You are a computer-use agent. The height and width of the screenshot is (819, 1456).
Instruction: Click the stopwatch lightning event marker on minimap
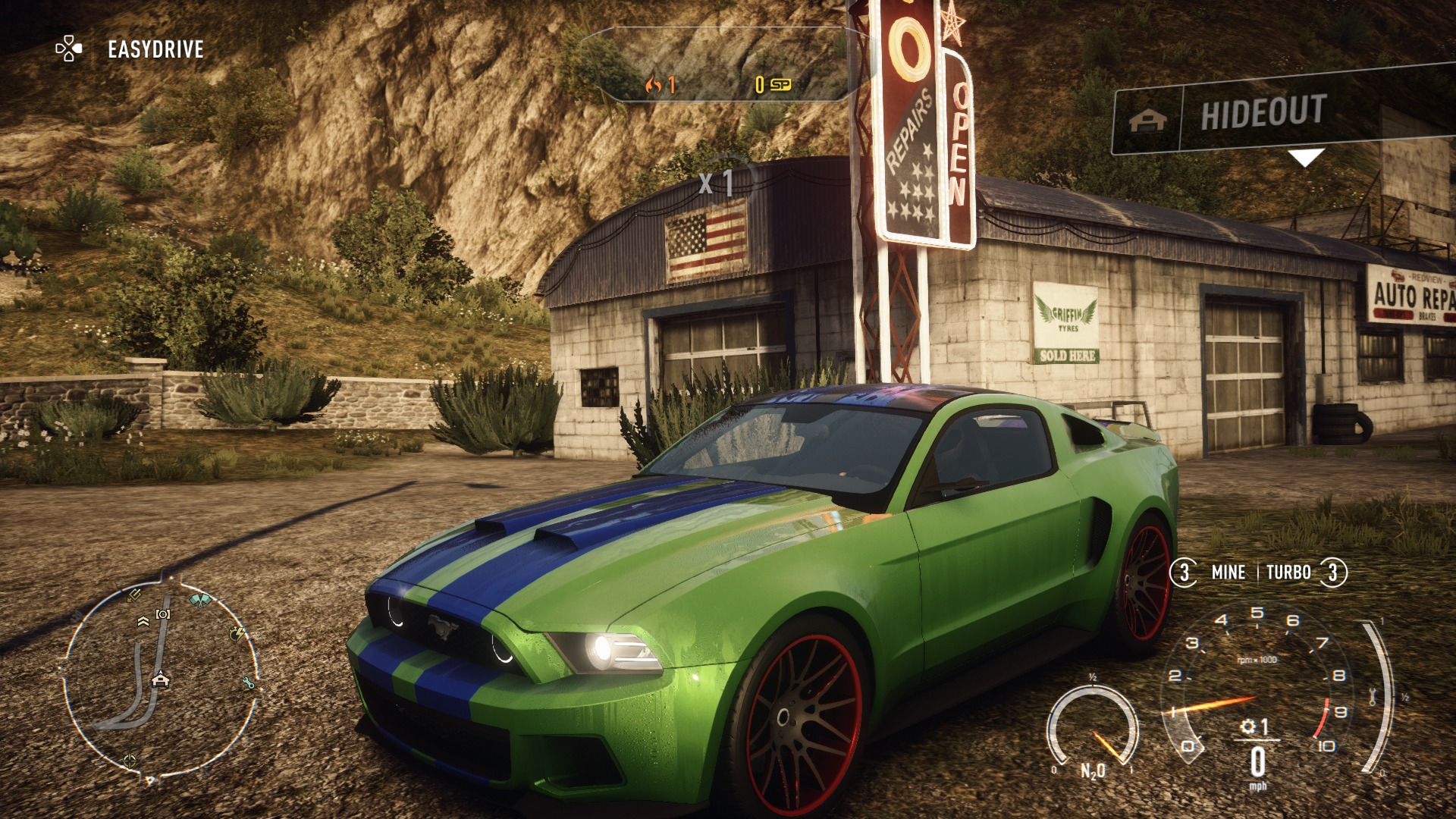coord(237,632)
